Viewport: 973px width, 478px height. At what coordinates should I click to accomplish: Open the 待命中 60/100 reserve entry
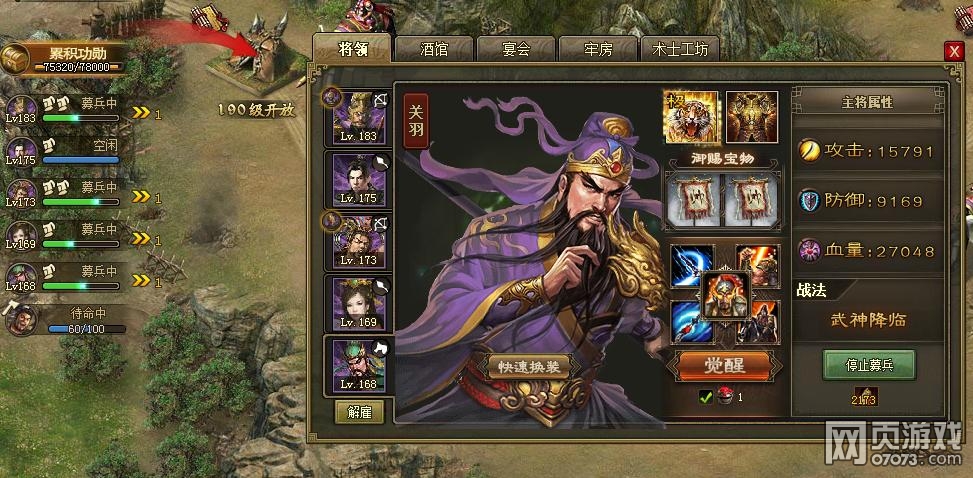[x=60, y=320]
